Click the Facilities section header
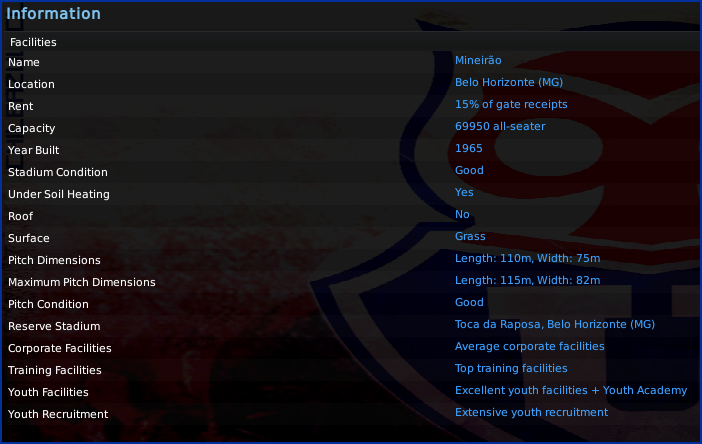The height and width of the screenshot is (444, 702). pos(33,43)
